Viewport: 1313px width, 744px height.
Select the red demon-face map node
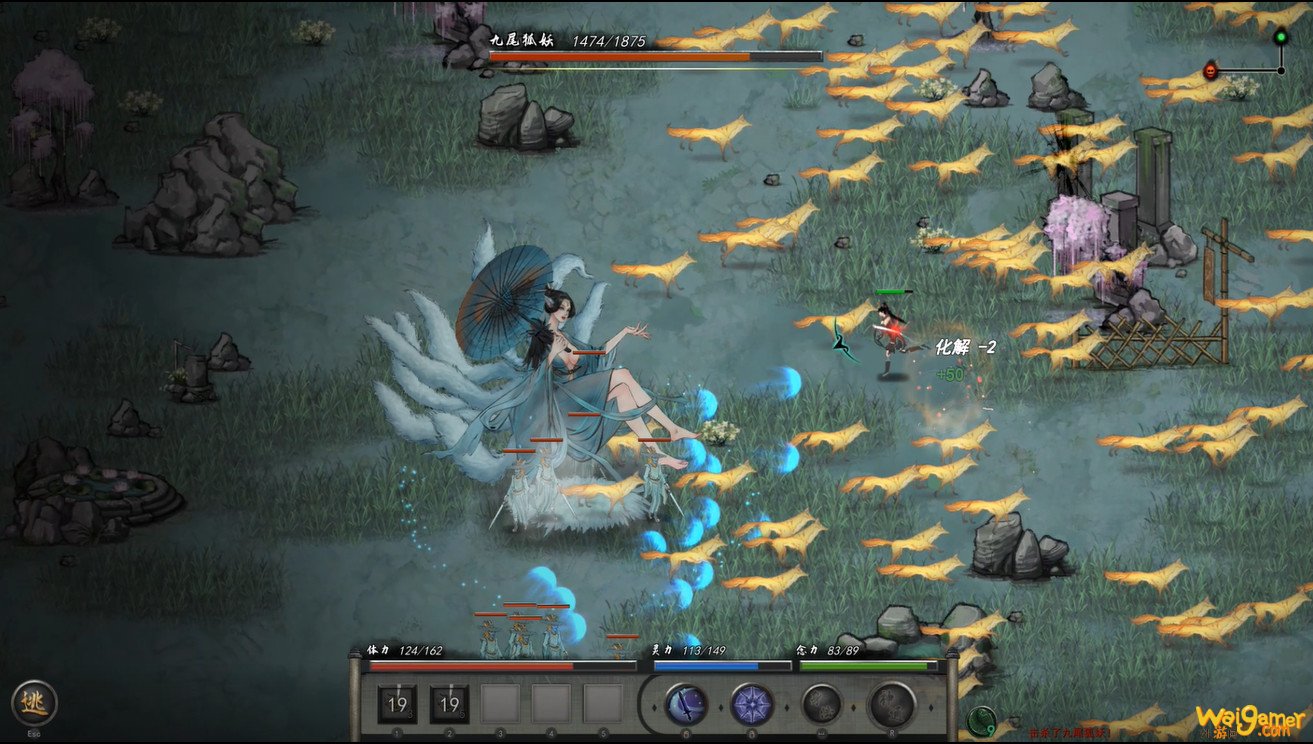tap(1212, 71)
